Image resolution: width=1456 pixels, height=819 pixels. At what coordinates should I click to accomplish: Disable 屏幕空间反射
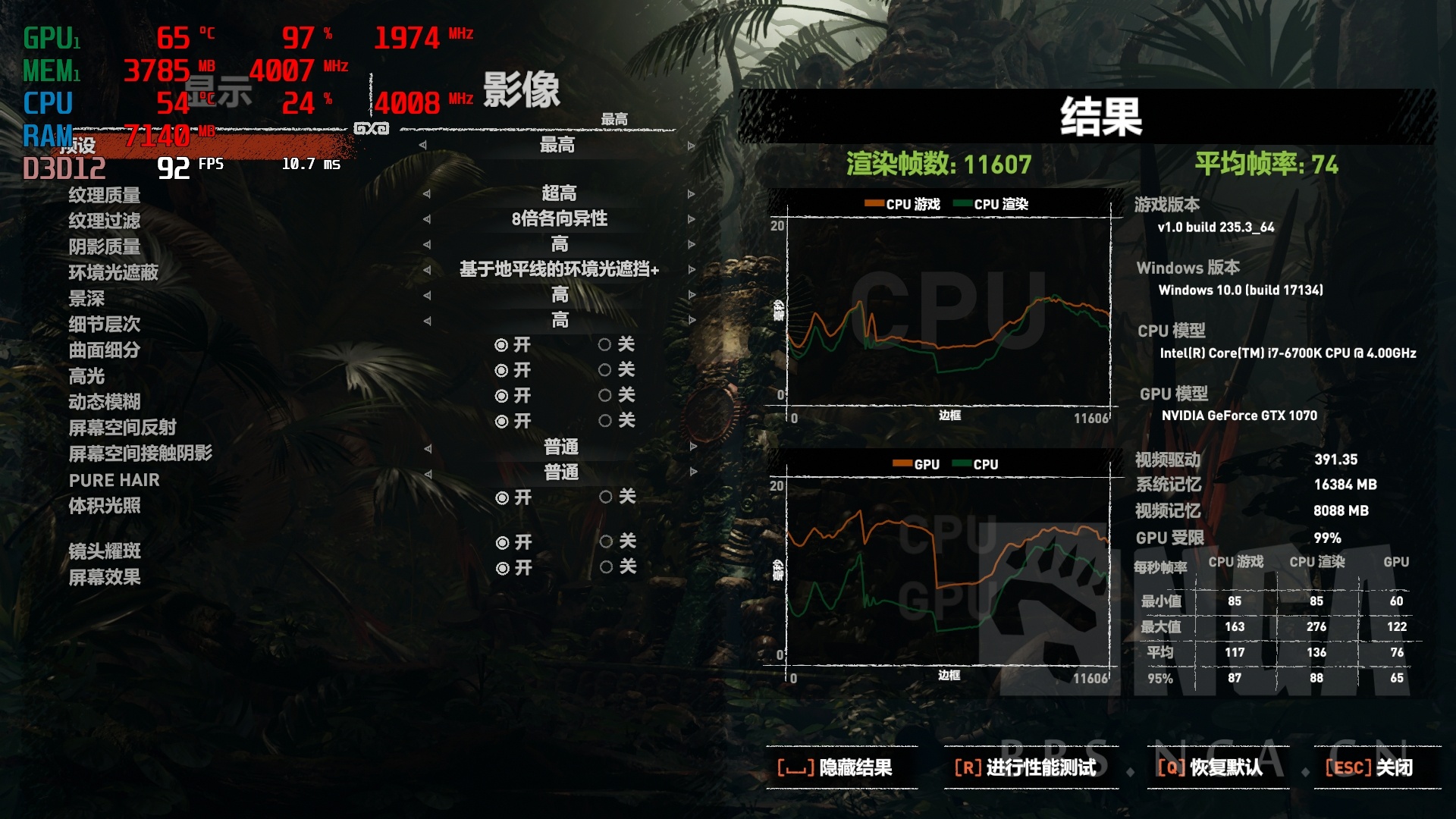coord(604,420)
